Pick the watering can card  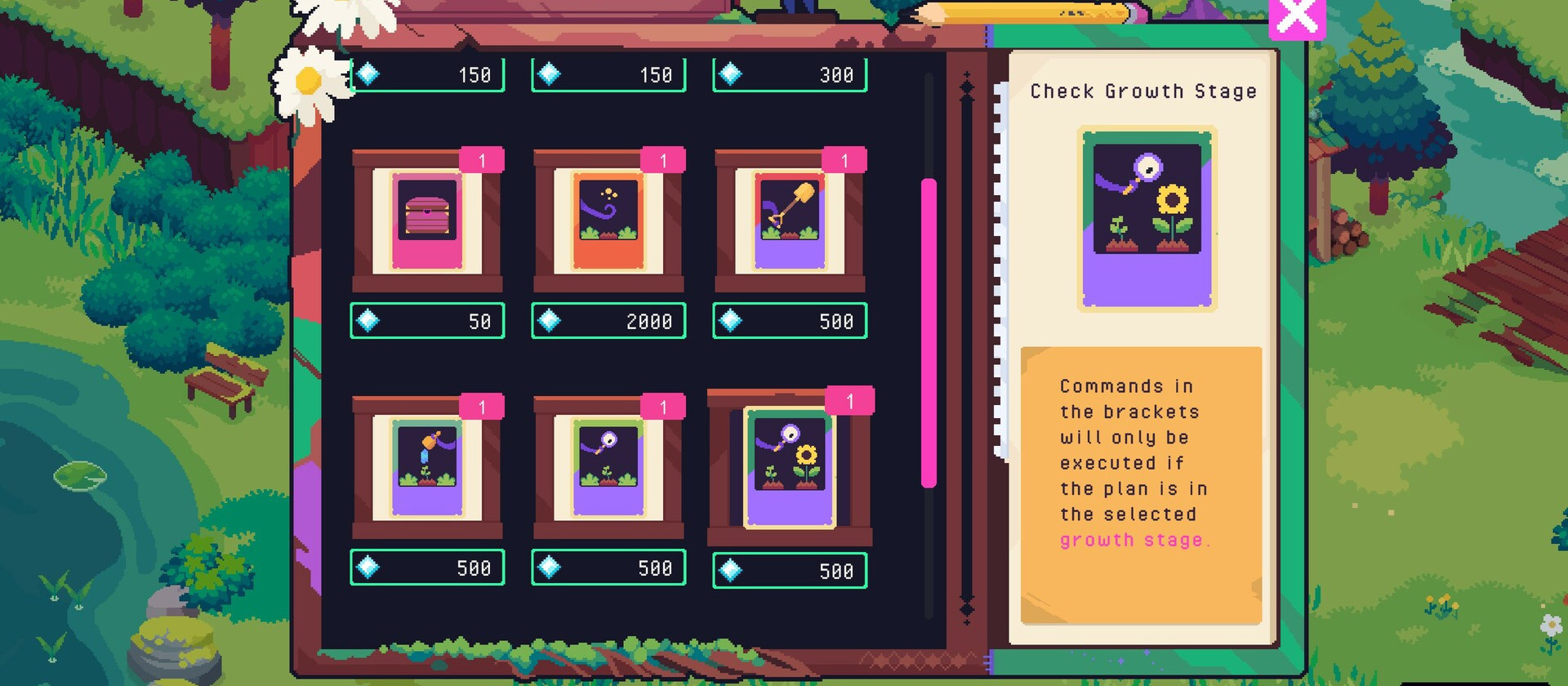pos(427,467)
